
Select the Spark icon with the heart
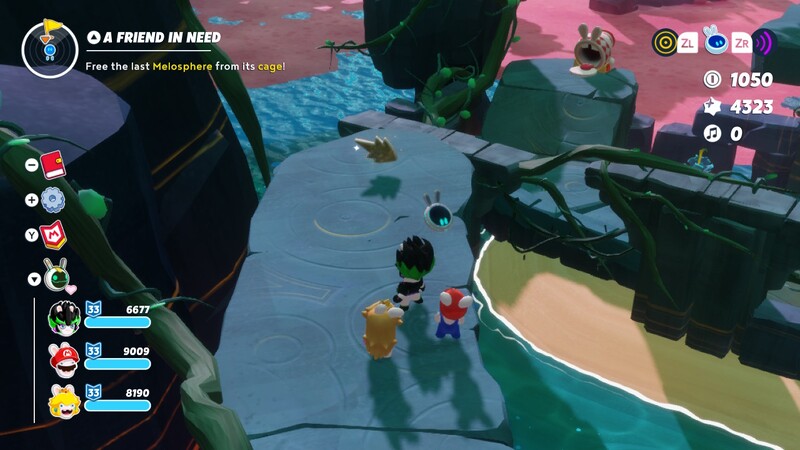pyautogui.click(x=56, y=273)
